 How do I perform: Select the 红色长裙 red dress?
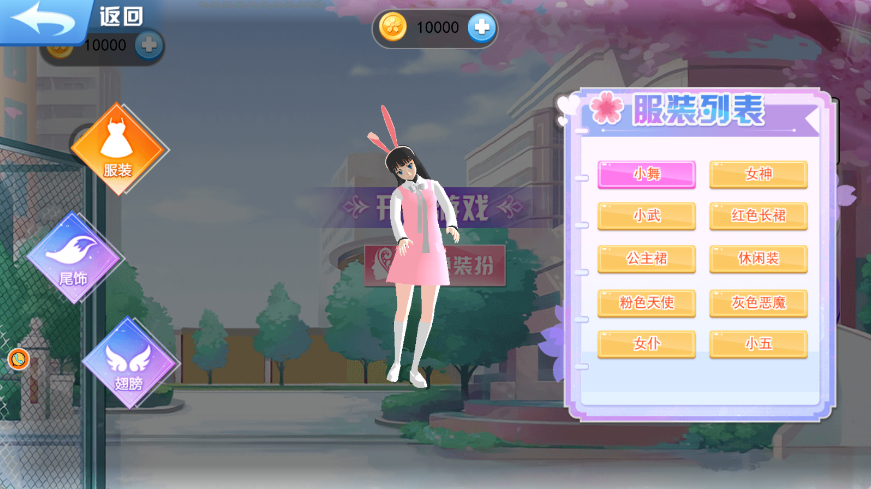coord(758,216)
